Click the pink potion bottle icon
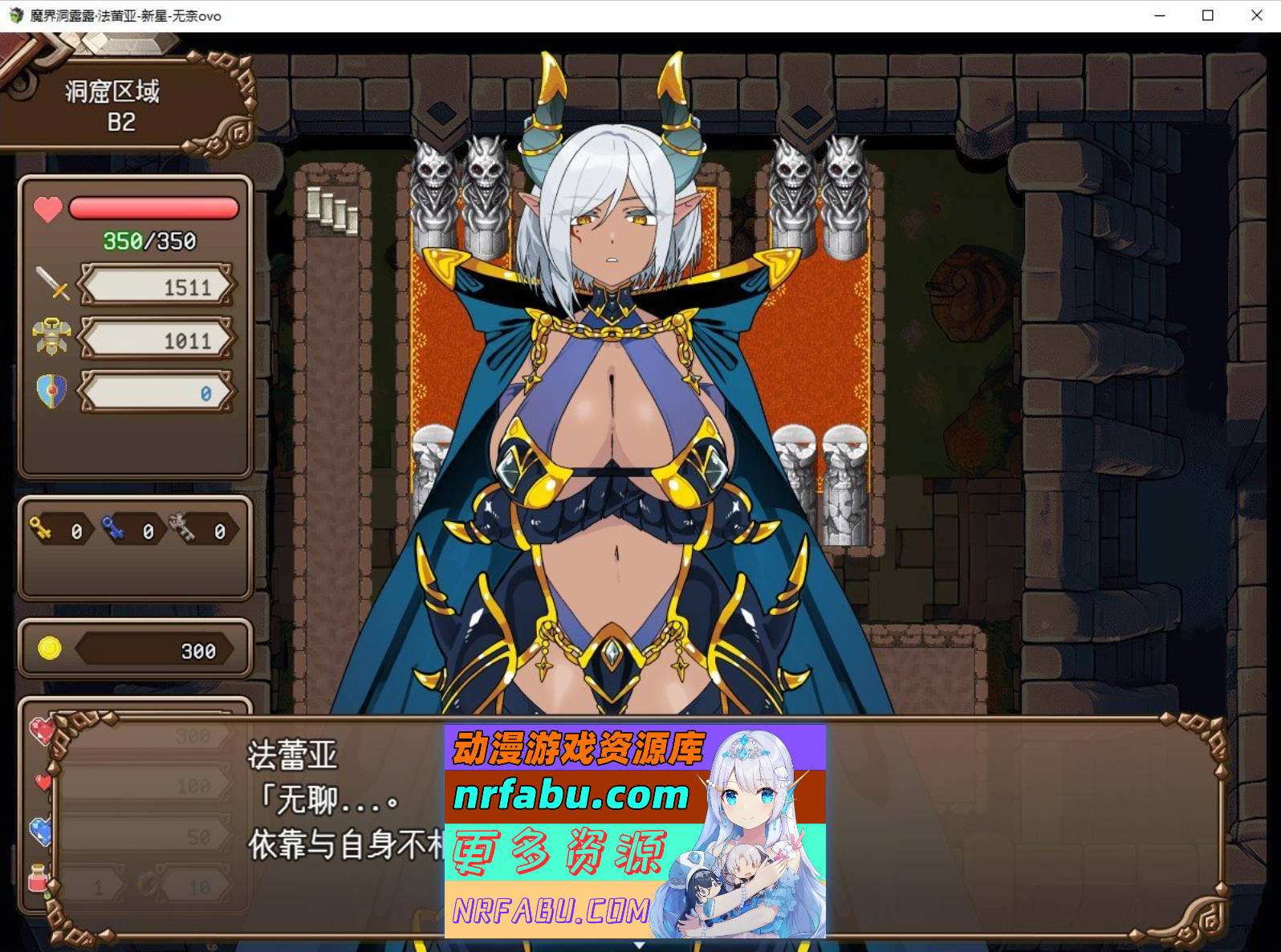1281x952 pixels. [38, 875]
